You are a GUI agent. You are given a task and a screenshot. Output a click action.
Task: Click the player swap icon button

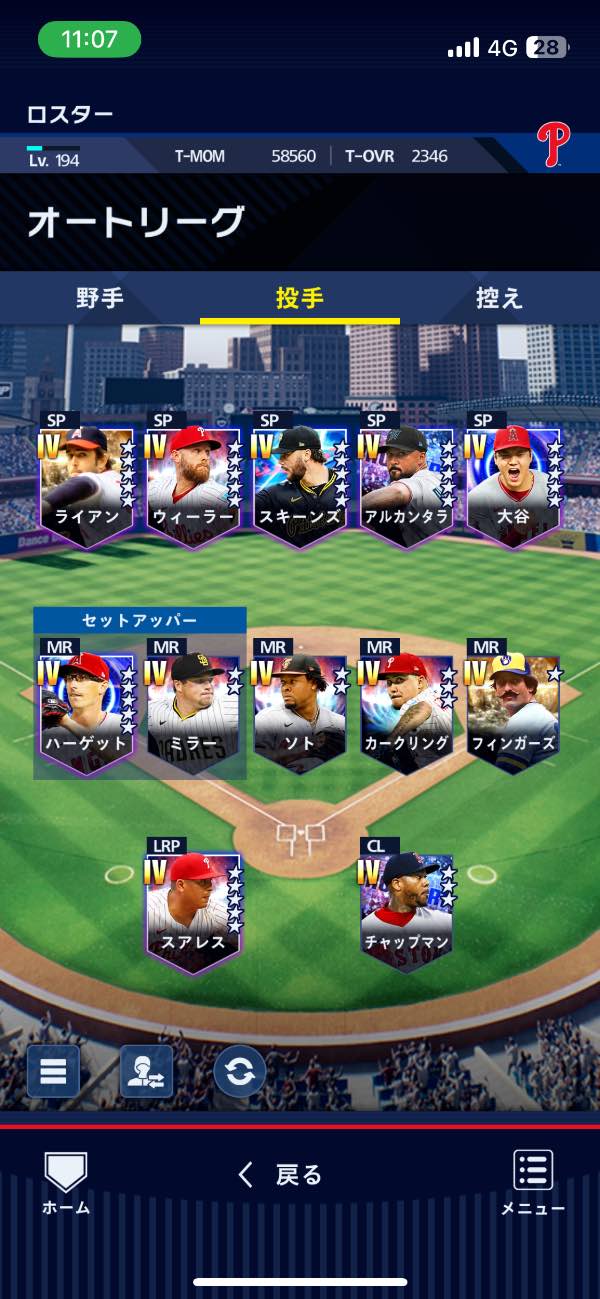point(146,1071)
